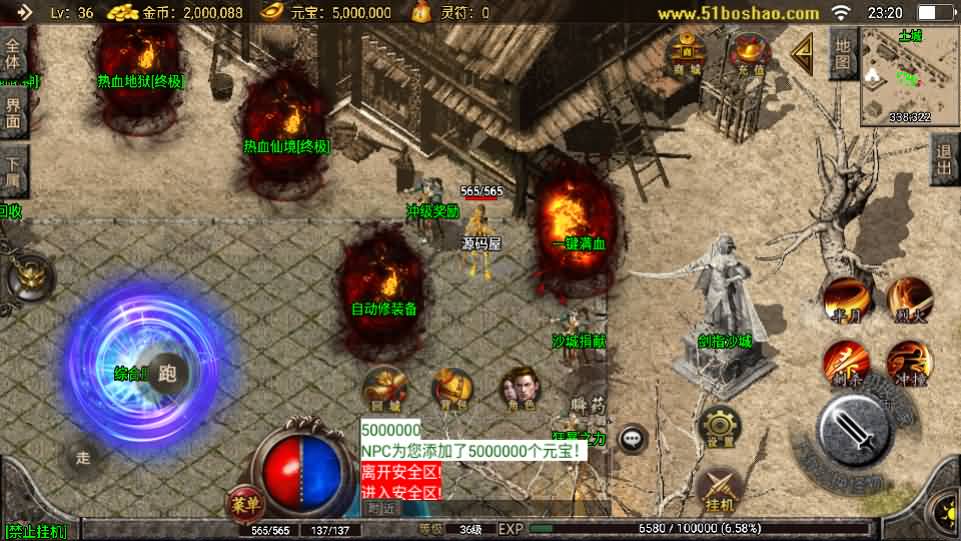Open the 角色 character icon

pos(519,388)
